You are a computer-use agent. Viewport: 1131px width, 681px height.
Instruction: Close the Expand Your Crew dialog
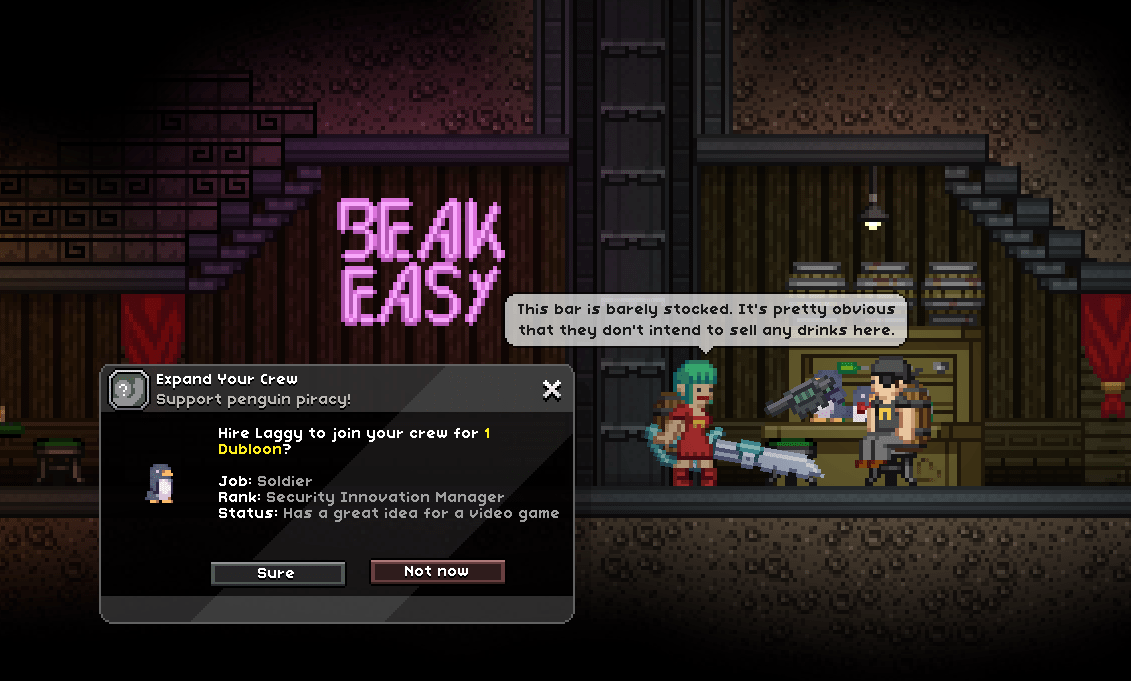point(551,389)
